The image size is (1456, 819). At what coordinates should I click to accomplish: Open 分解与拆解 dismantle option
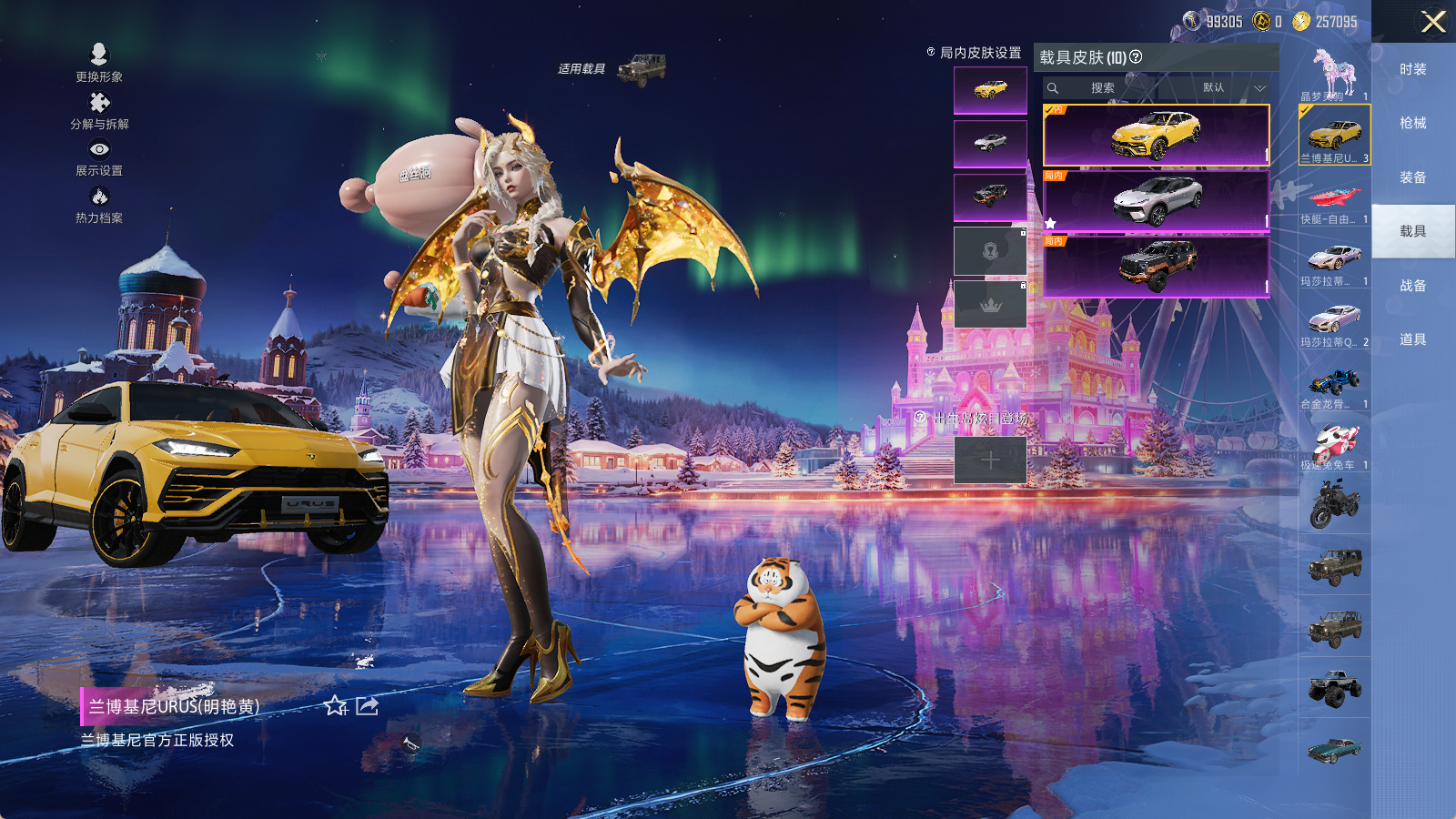tap(99, 109)
